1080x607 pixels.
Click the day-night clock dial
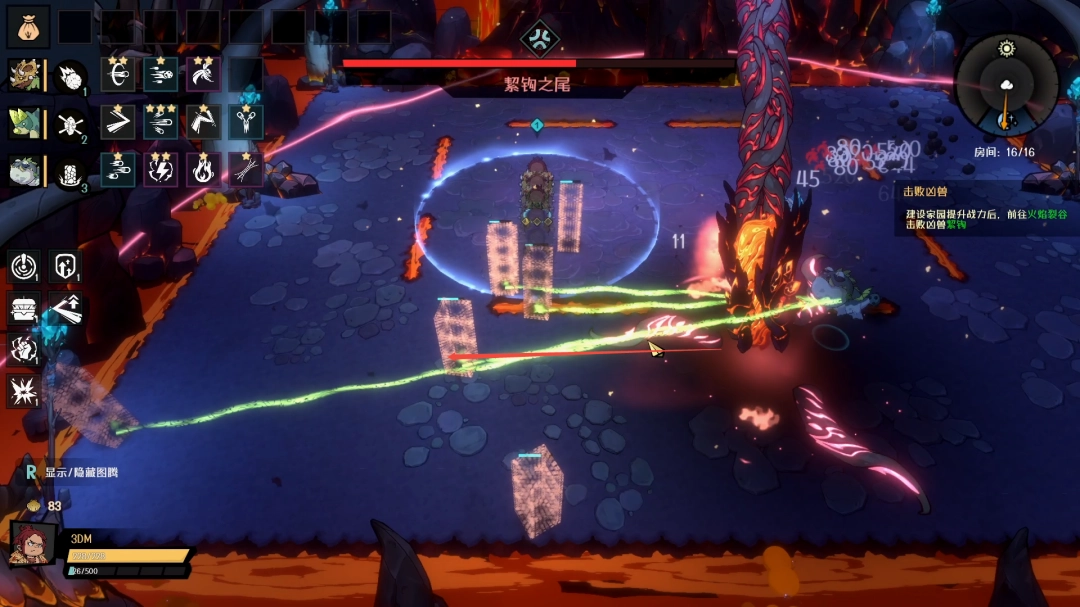coord(1005,86)
